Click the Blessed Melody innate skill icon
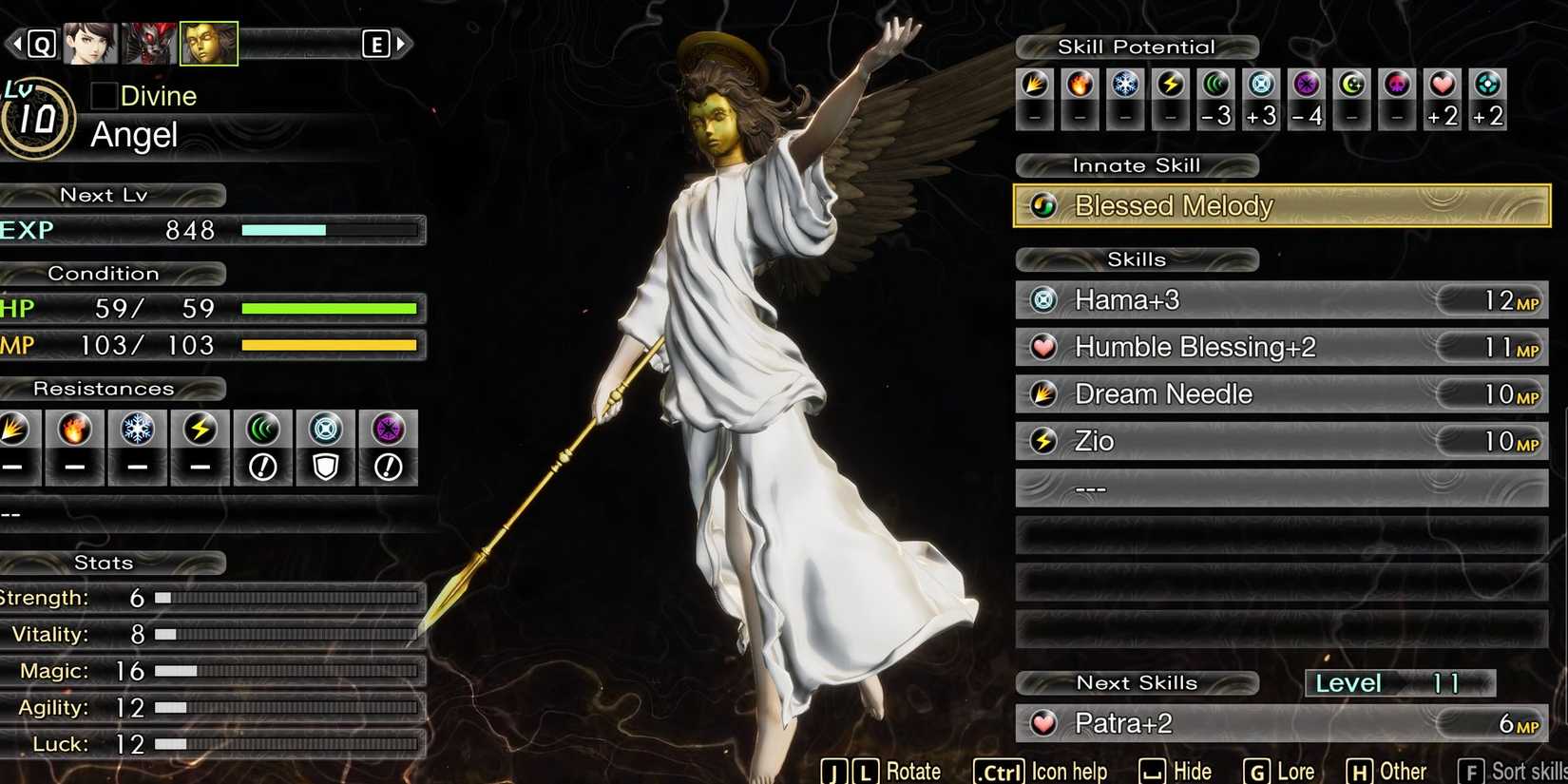The width and height of the screenshot is (1568, 784). pyautogui.click(x=1043, y=205)
